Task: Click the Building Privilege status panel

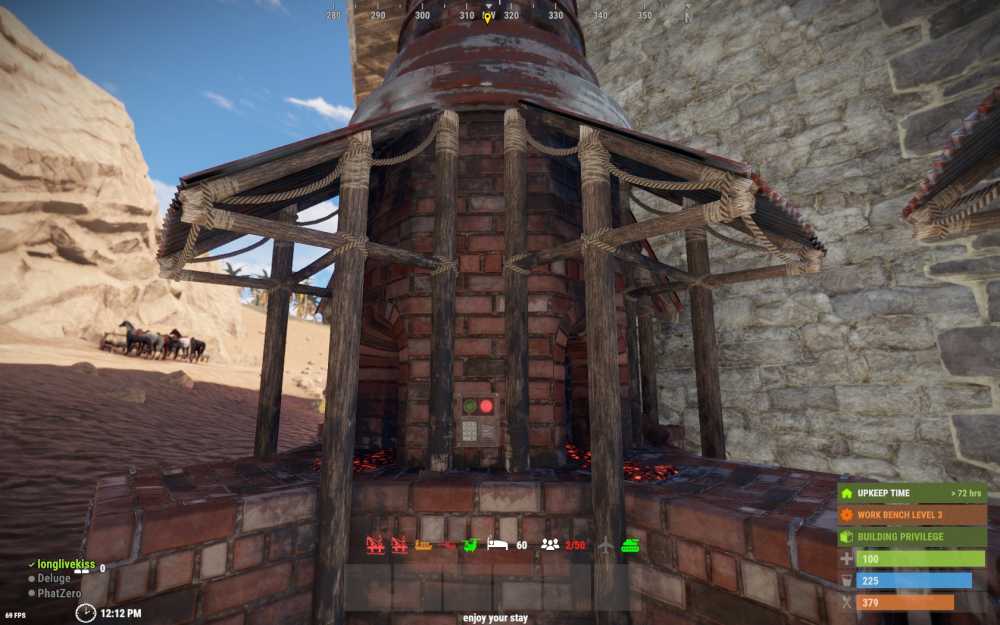Action: 912,537
